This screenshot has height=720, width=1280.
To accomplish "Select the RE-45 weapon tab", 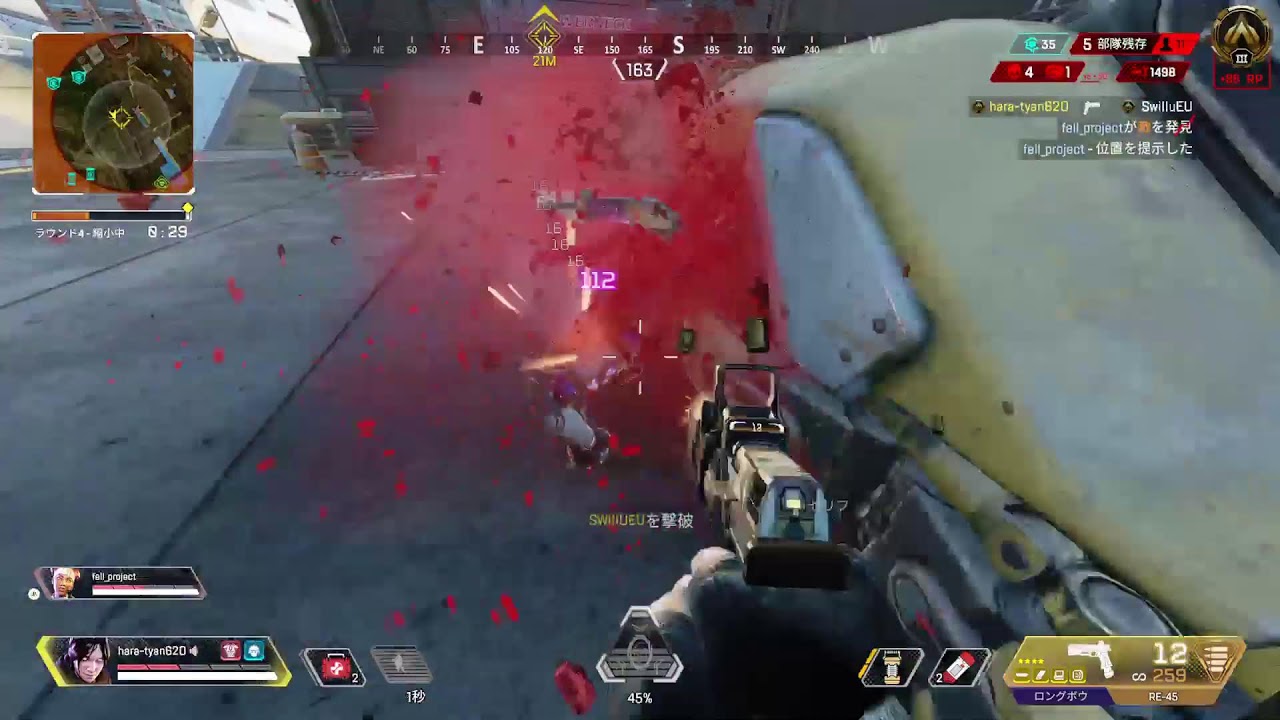I will click(1164, 696).
